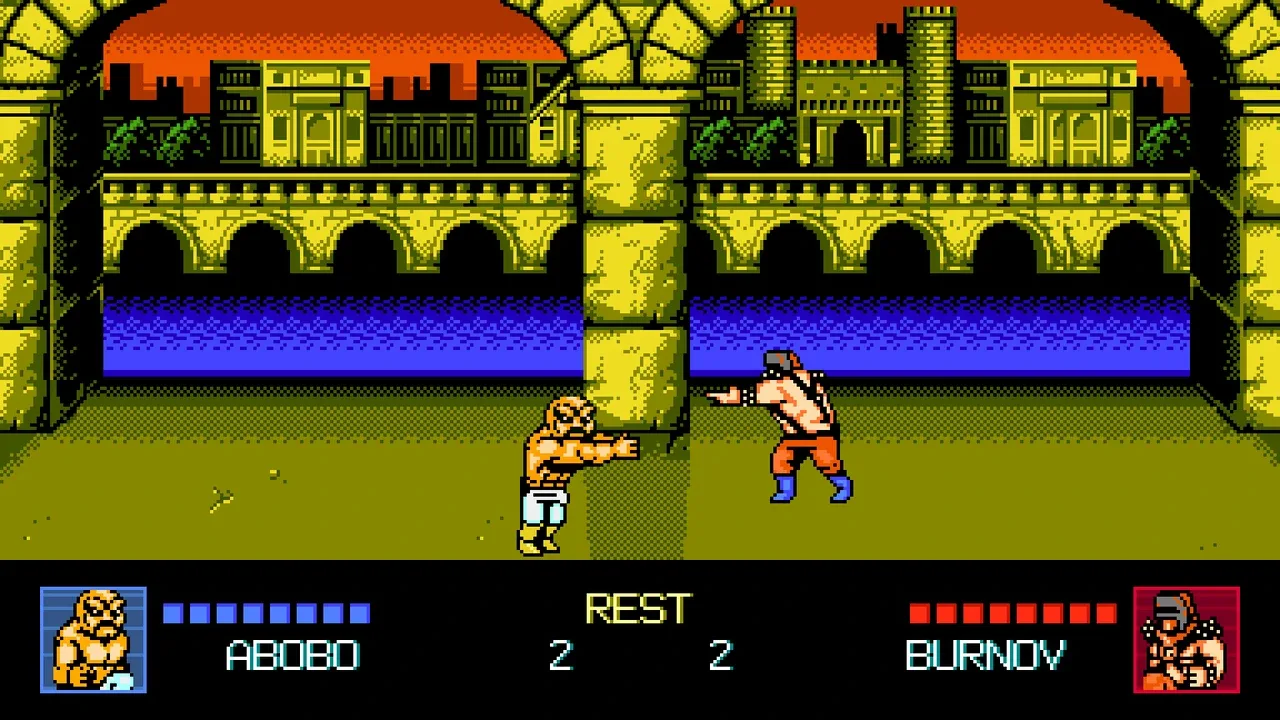Click the Abobo character portrait
Image resolution: width=1280 pixels, height=720 pixels.
[93, 640]
